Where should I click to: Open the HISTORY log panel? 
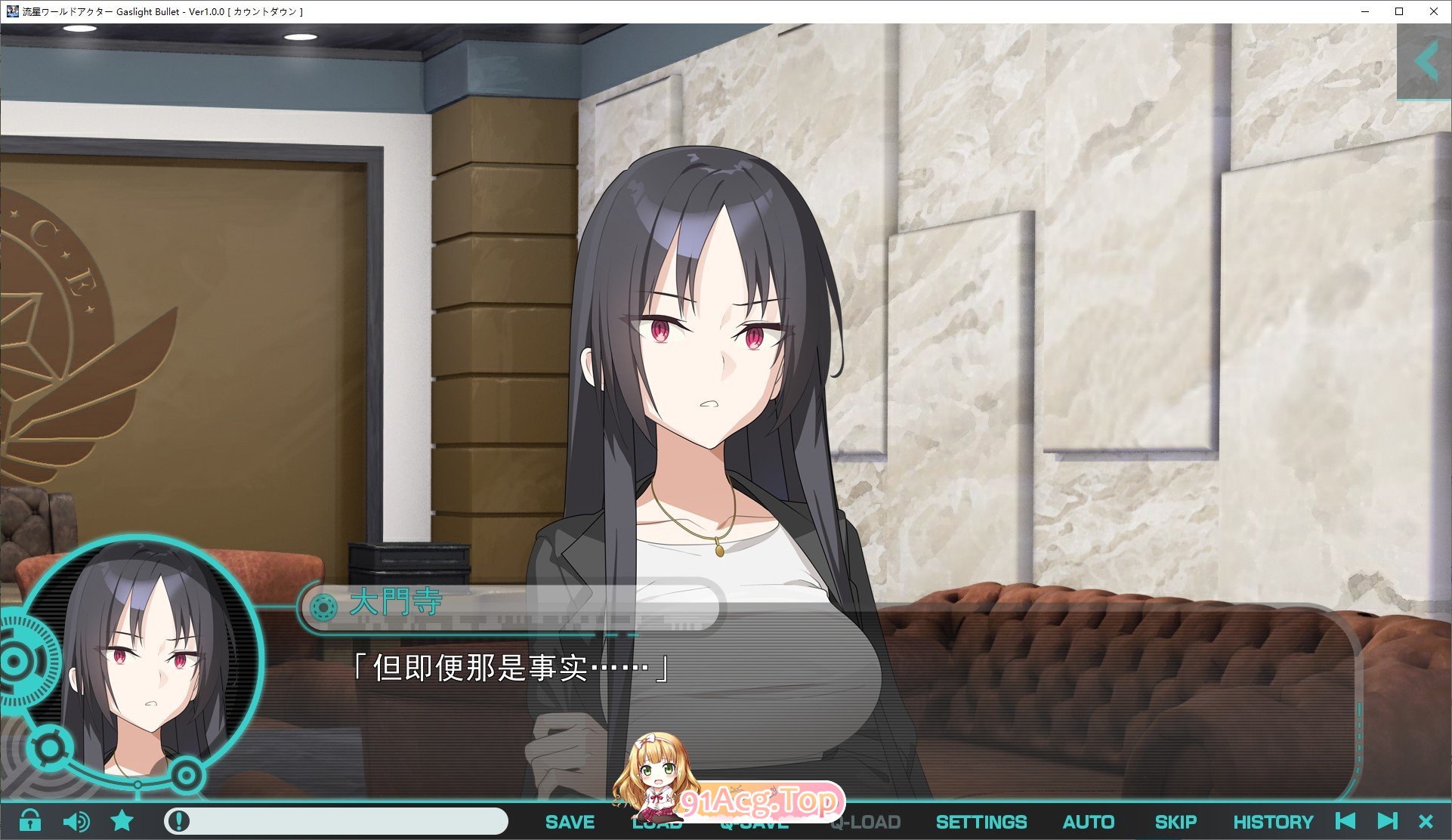(x=1274, y=821)
